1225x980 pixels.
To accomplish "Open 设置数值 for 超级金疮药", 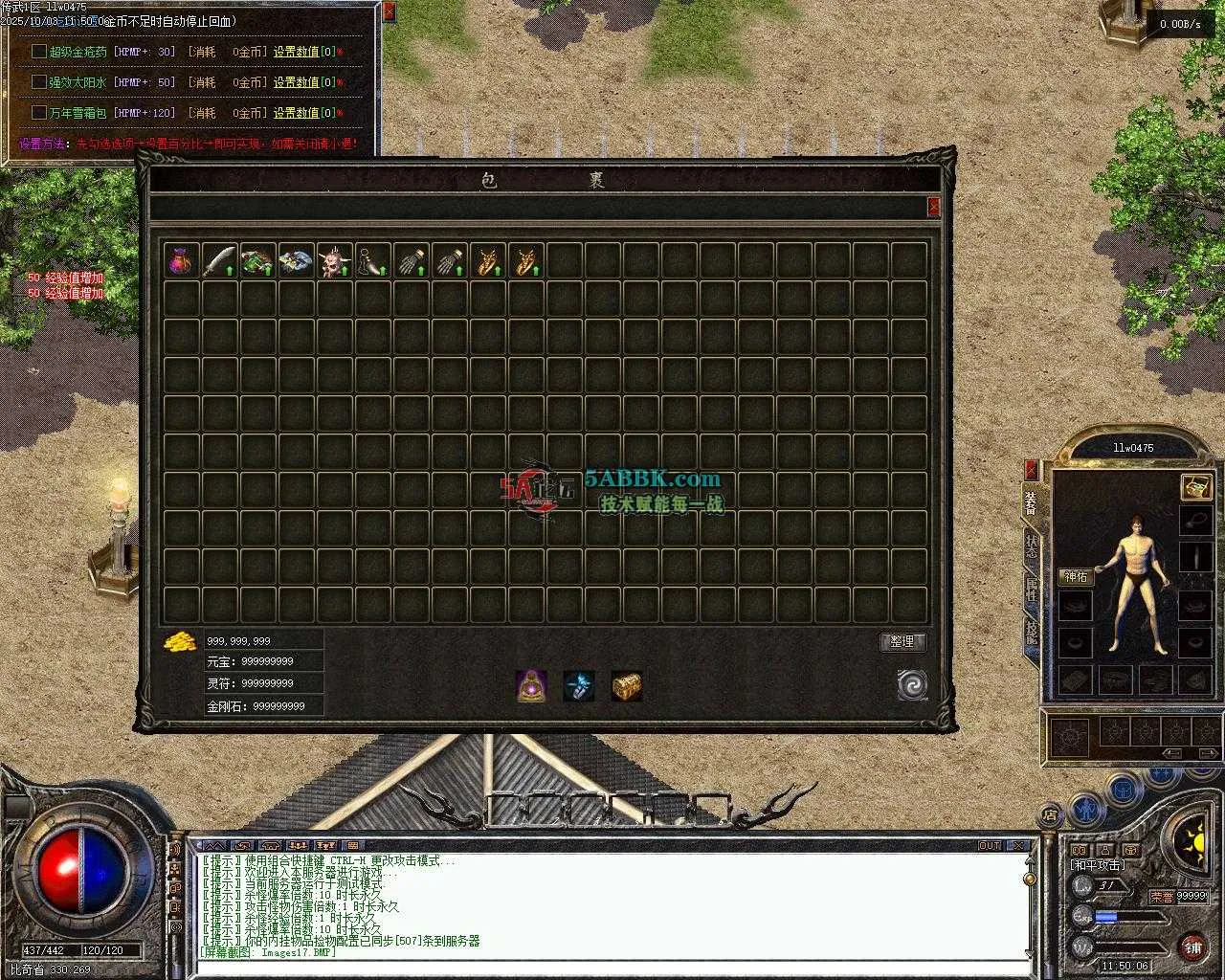I will [x=297, y=52].
